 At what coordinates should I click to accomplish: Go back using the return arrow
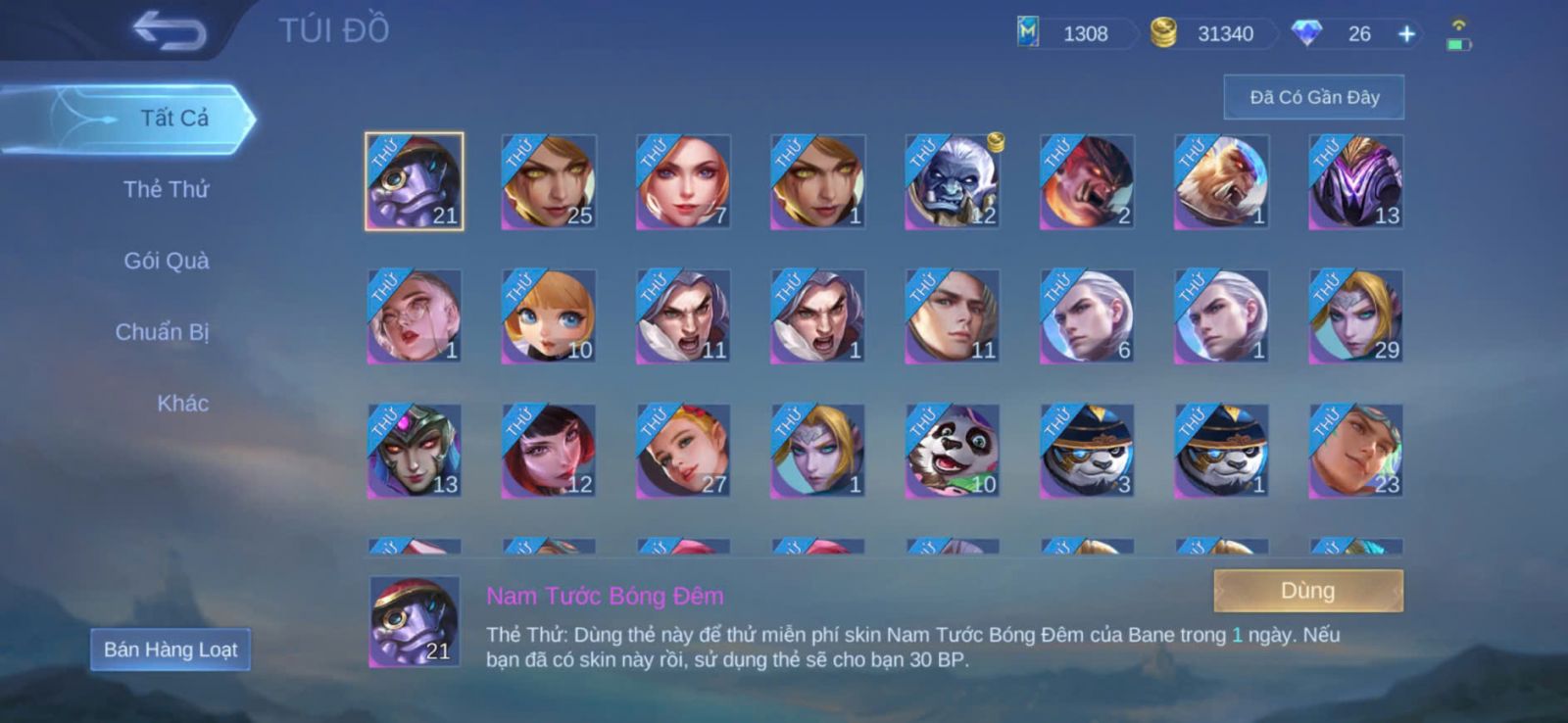tap(171, 30)
